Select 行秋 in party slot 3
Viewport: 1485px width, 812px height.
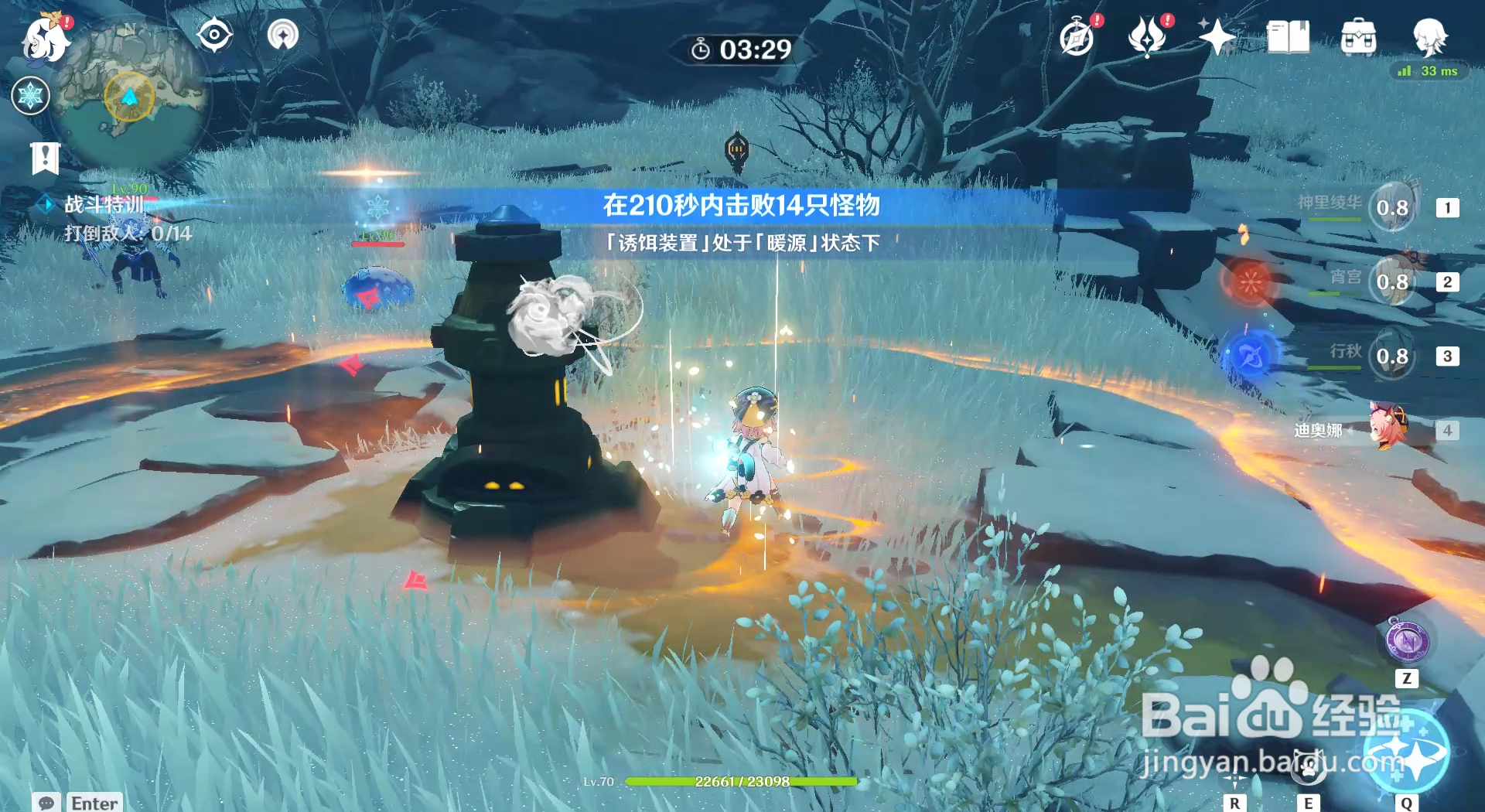[x=1396, y=357]
